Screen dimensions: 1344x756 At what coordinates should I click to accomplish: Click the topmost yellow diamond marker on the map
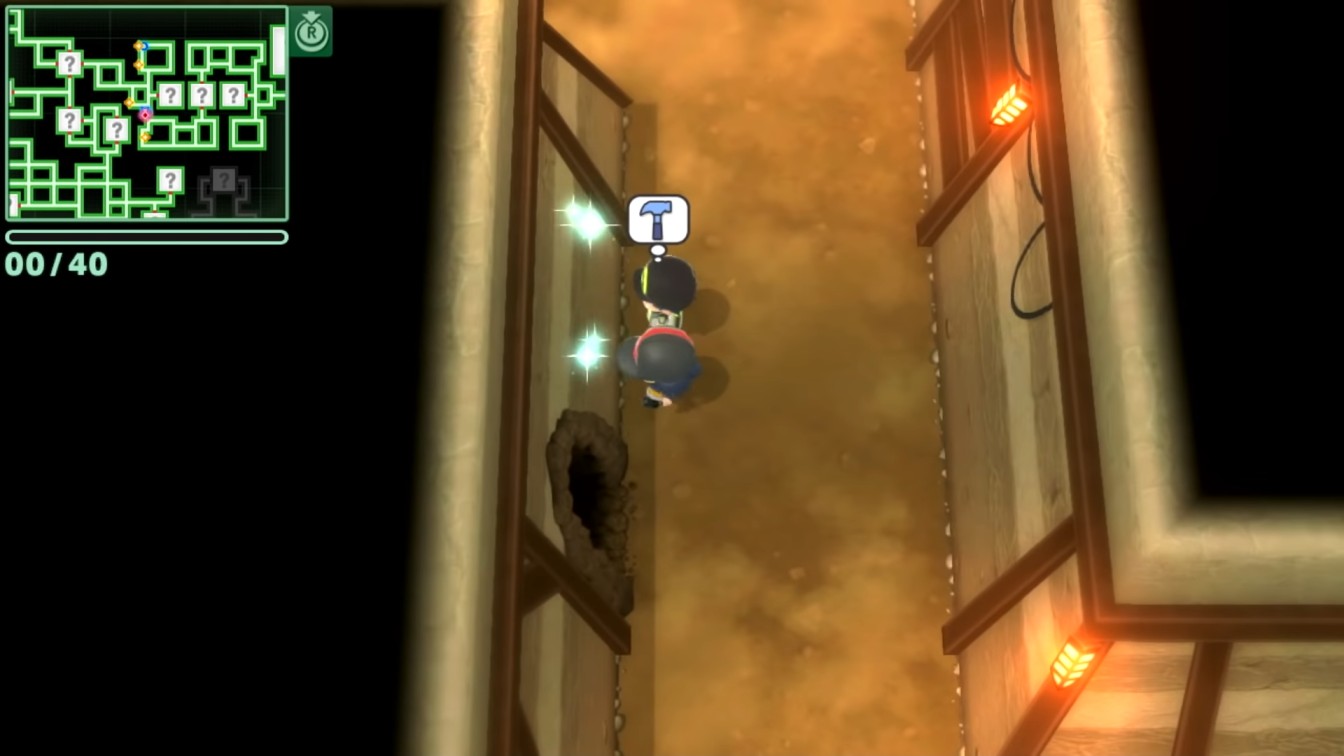click(138, 45)
